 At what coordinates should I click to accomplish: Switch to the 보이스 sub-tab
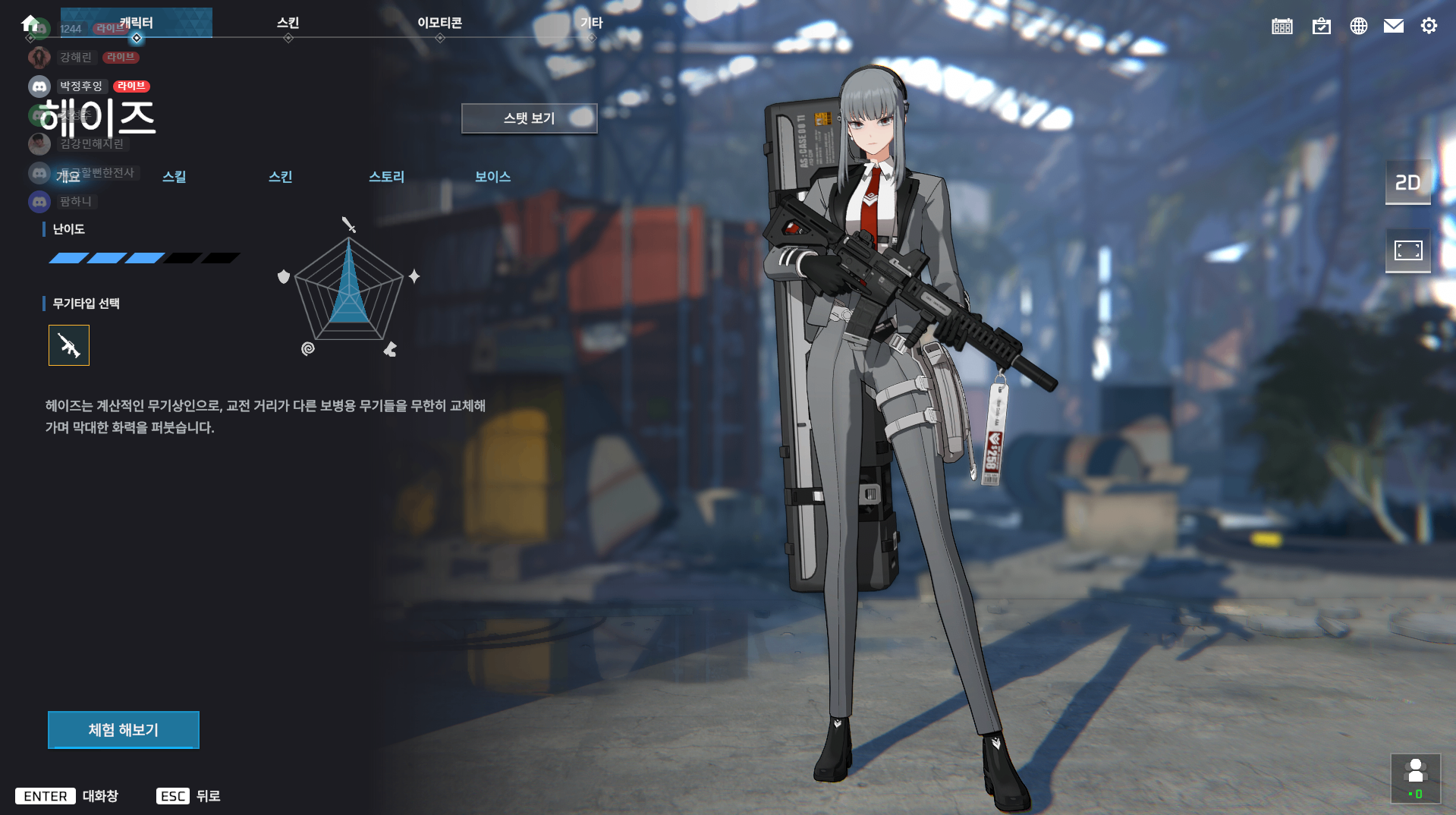[x=492, y=177]
